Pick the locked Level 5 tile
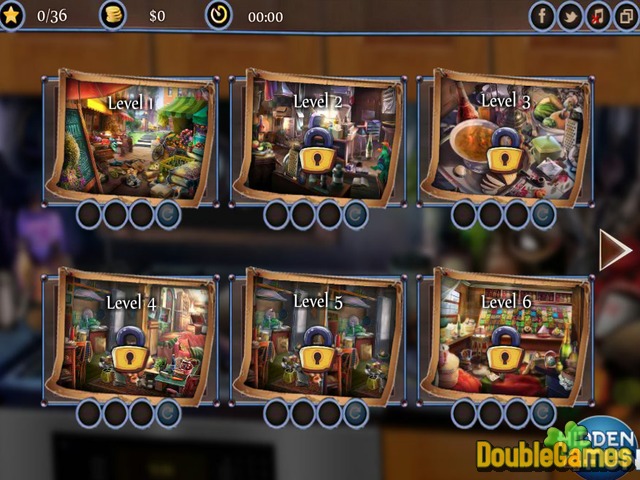This screenshot has height=480, width=640. 318,335
